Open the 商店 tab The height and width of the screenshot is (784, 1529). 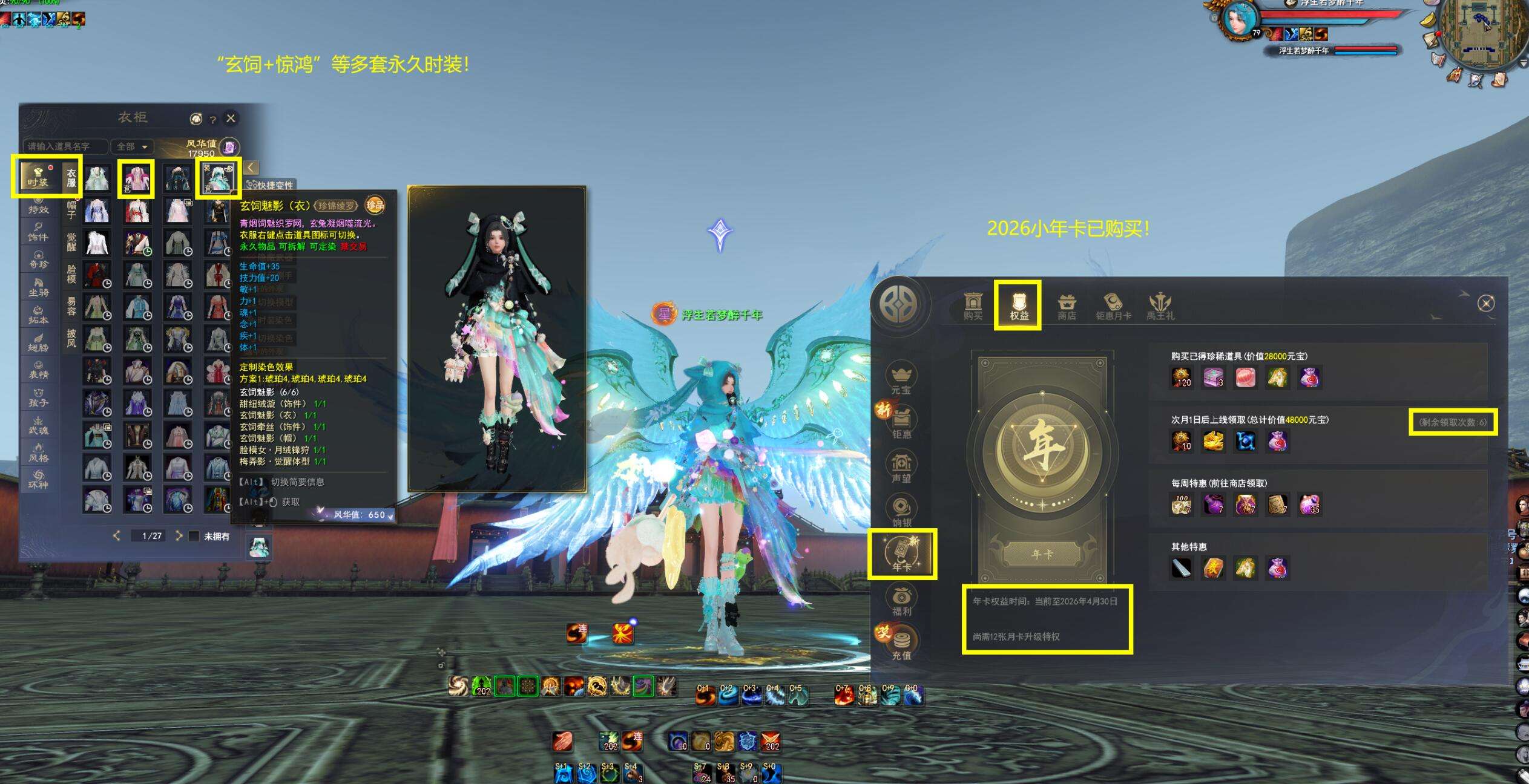1067,306
